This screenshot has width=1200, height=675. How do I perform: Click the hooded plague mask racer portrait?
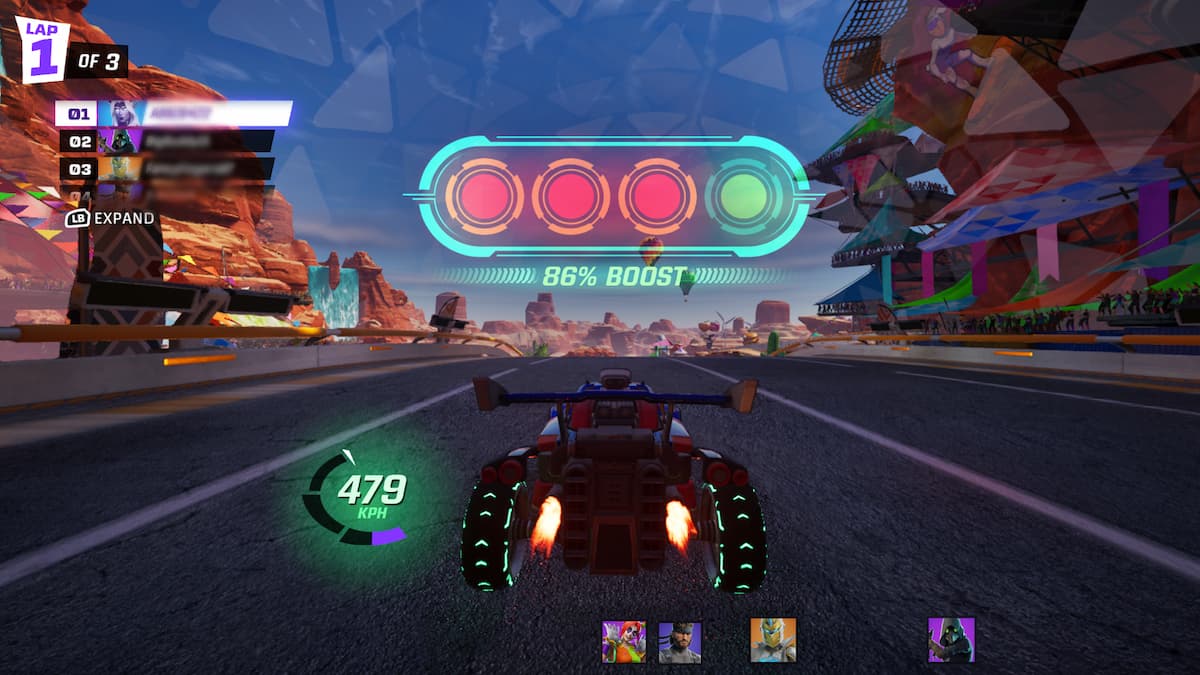[x=950, y=640]
